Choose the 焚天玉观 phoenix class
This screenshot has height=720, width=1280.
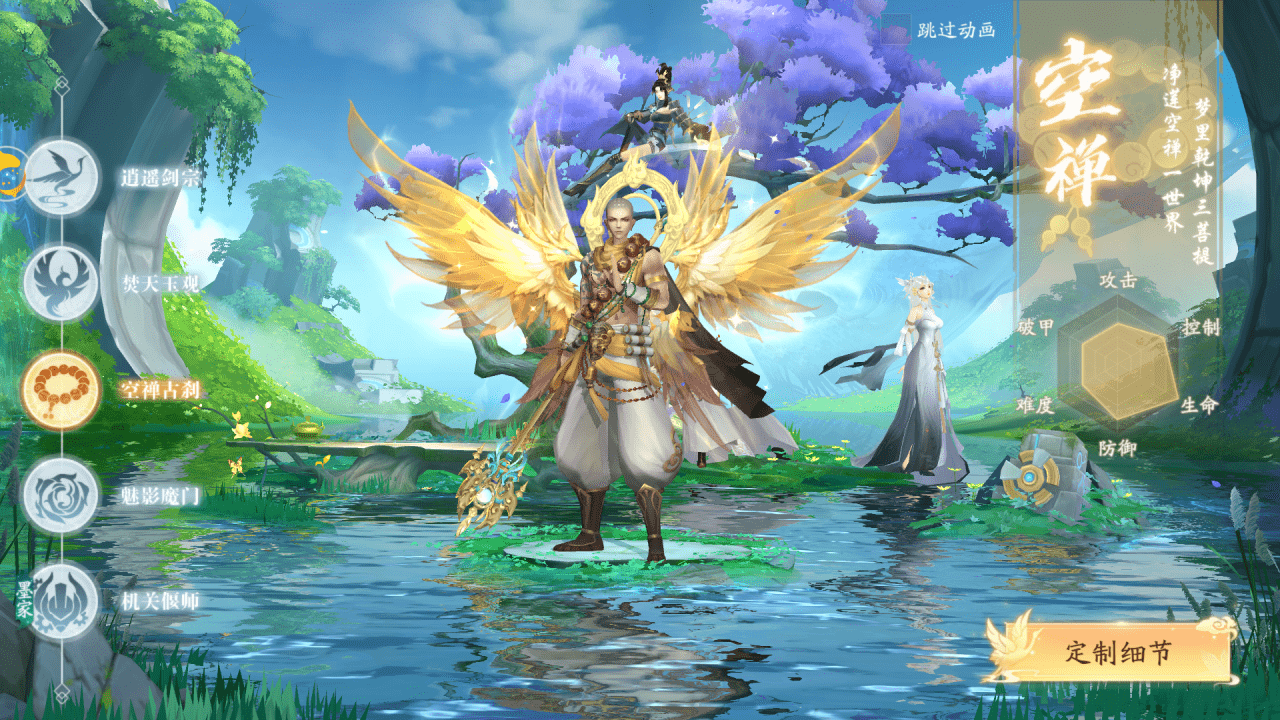pos(61,283)
